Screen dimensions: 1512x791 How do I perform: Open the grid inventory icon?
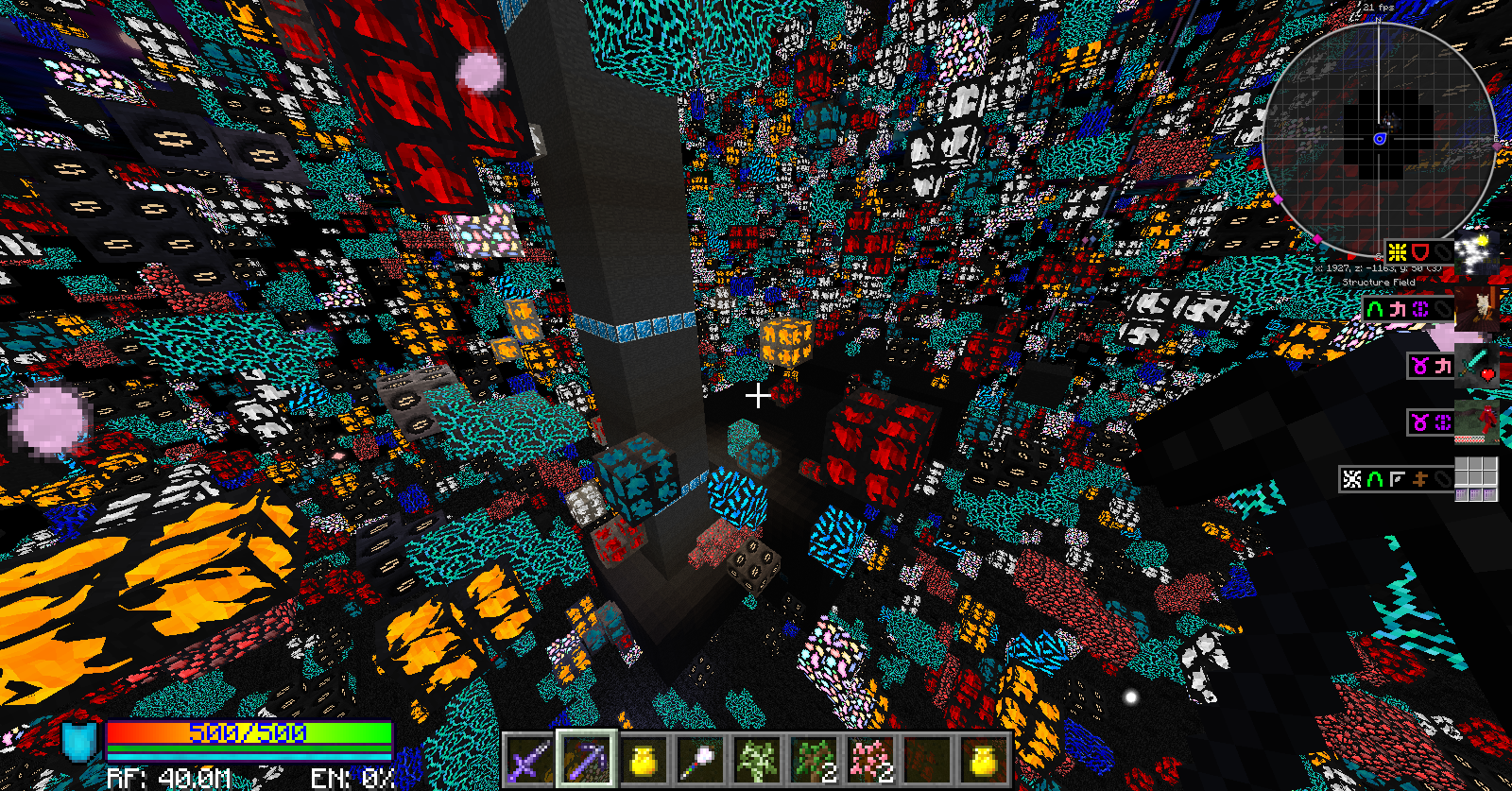[1476, 478]
